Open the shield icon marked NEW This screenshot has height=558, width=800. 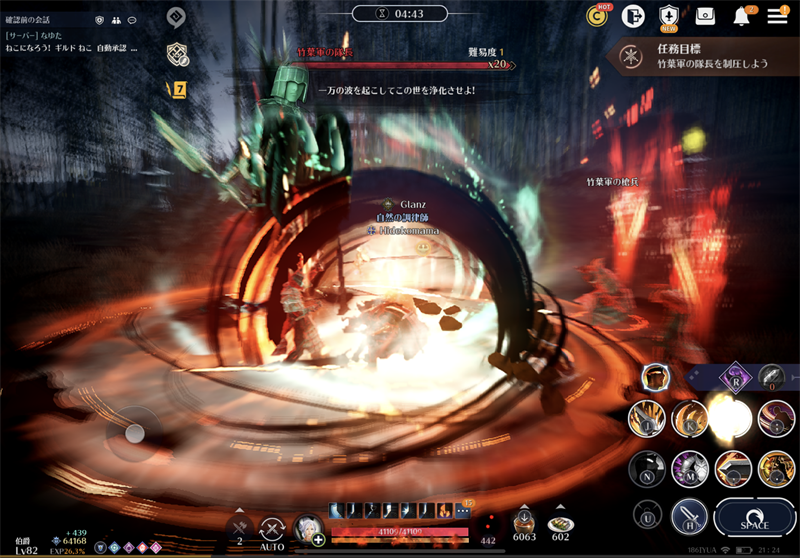pyautogui.click(x=668, y=15)
